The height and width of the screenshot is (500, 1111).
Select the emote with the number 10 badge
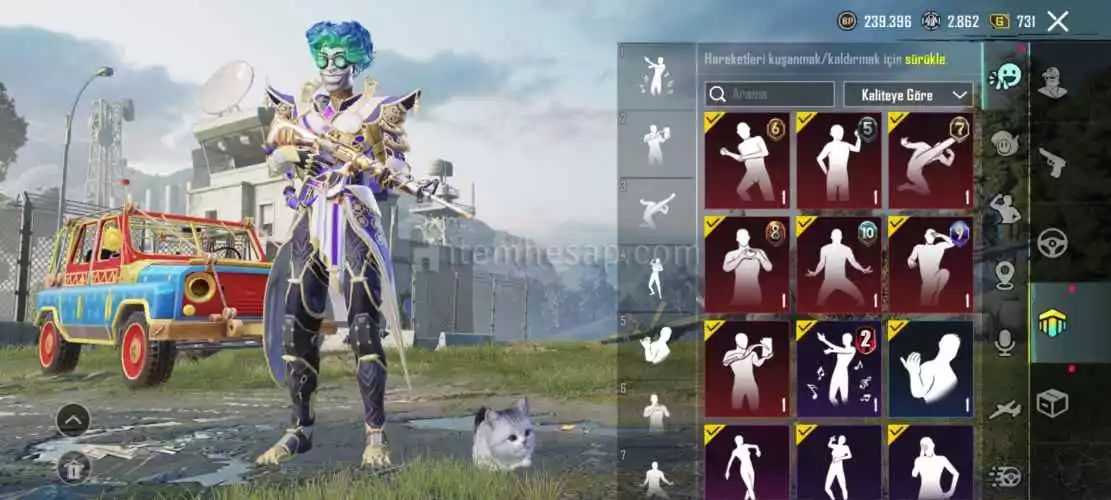tap(838, 264)
